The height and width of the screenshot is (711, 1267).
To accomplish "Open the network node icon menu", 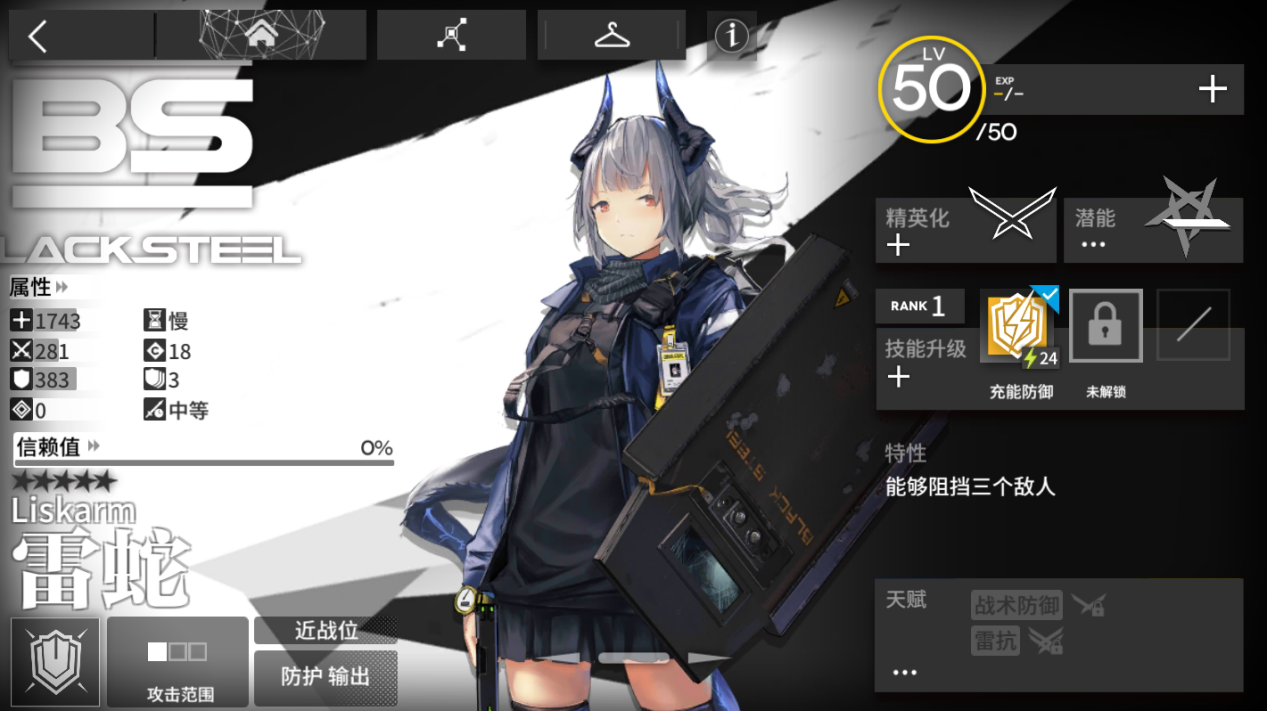I will [451, 36].
